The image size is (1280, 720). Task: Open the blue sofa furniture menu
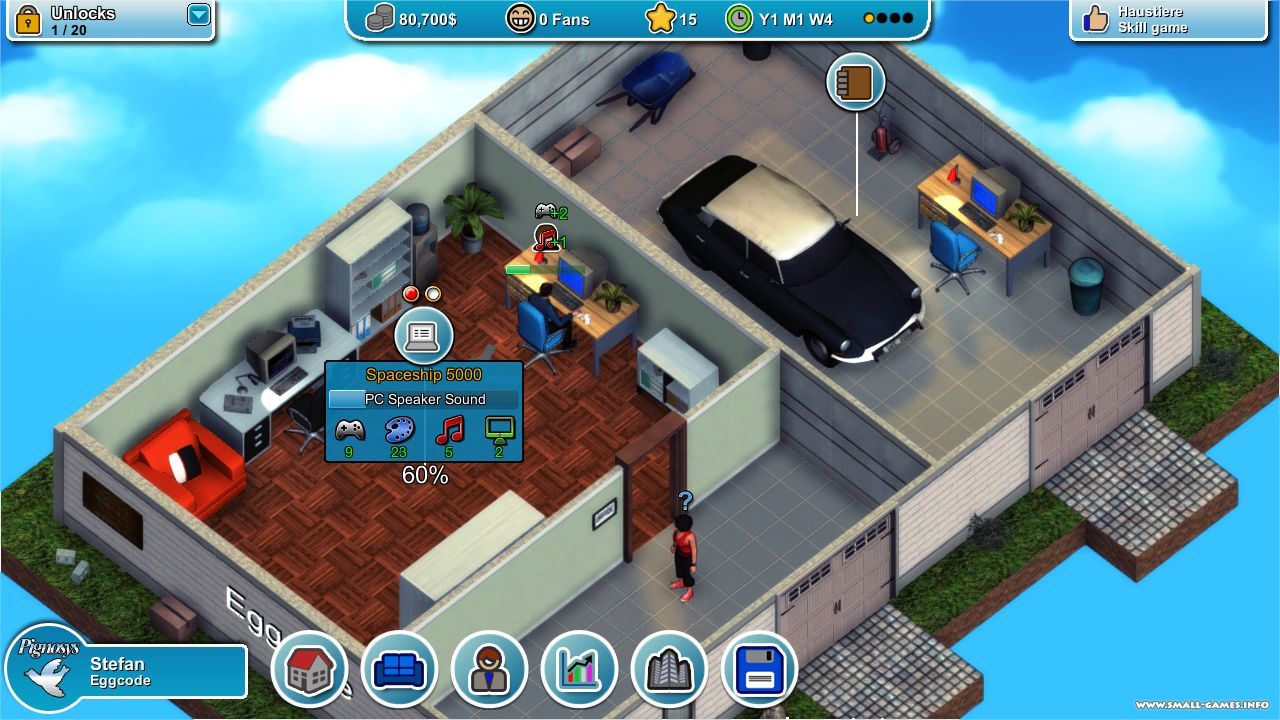pos(399,668)
